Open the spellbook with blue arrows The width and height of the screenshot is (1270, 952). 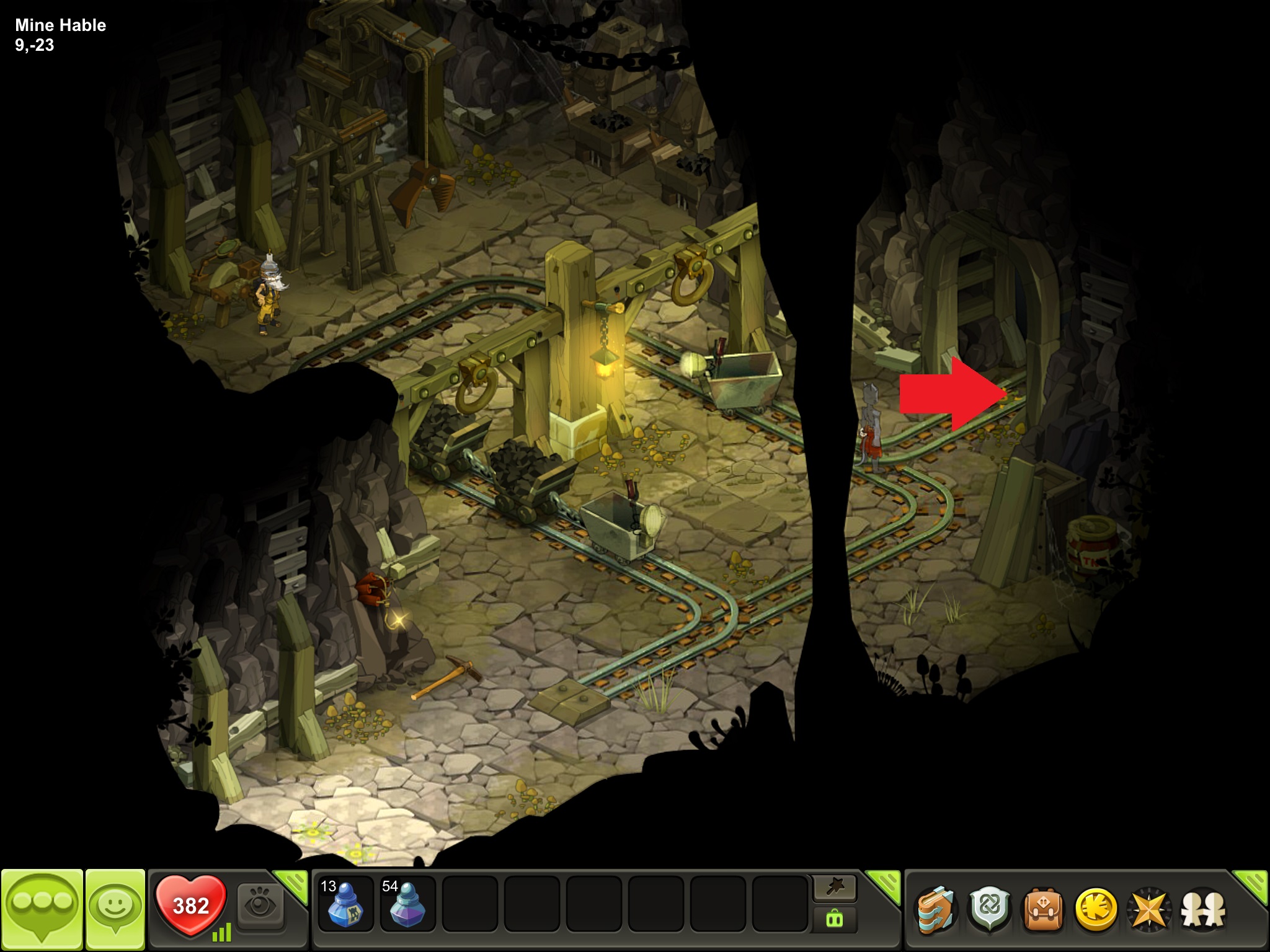pyautogui.click(x=935, y=910)
